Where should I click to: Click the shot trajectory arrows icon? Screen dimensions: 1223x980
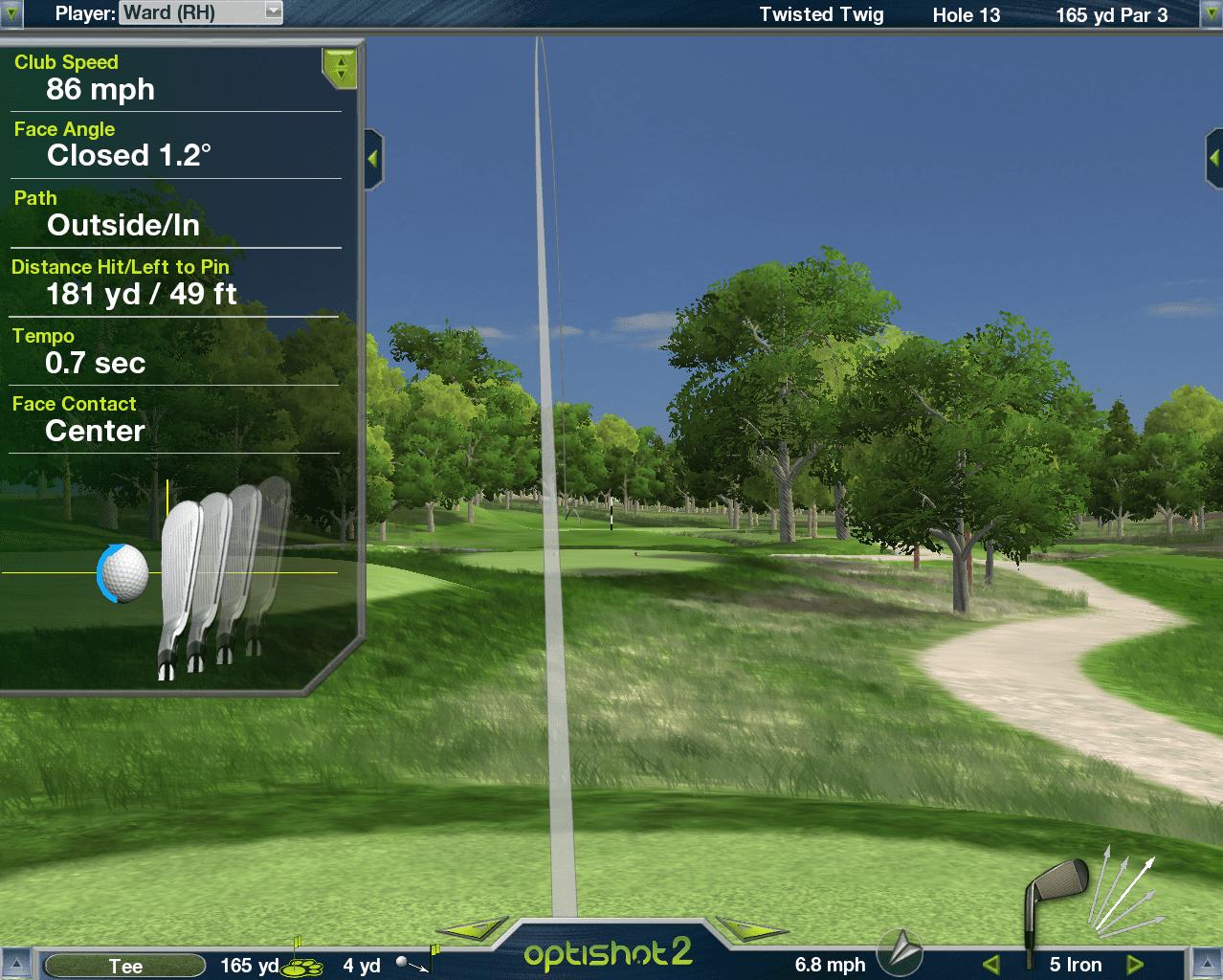click(x=1123, y=890)
